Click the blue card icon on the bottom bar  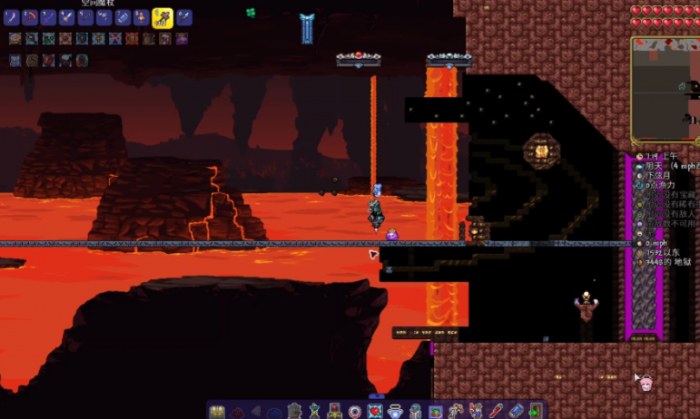click(515, 410)
